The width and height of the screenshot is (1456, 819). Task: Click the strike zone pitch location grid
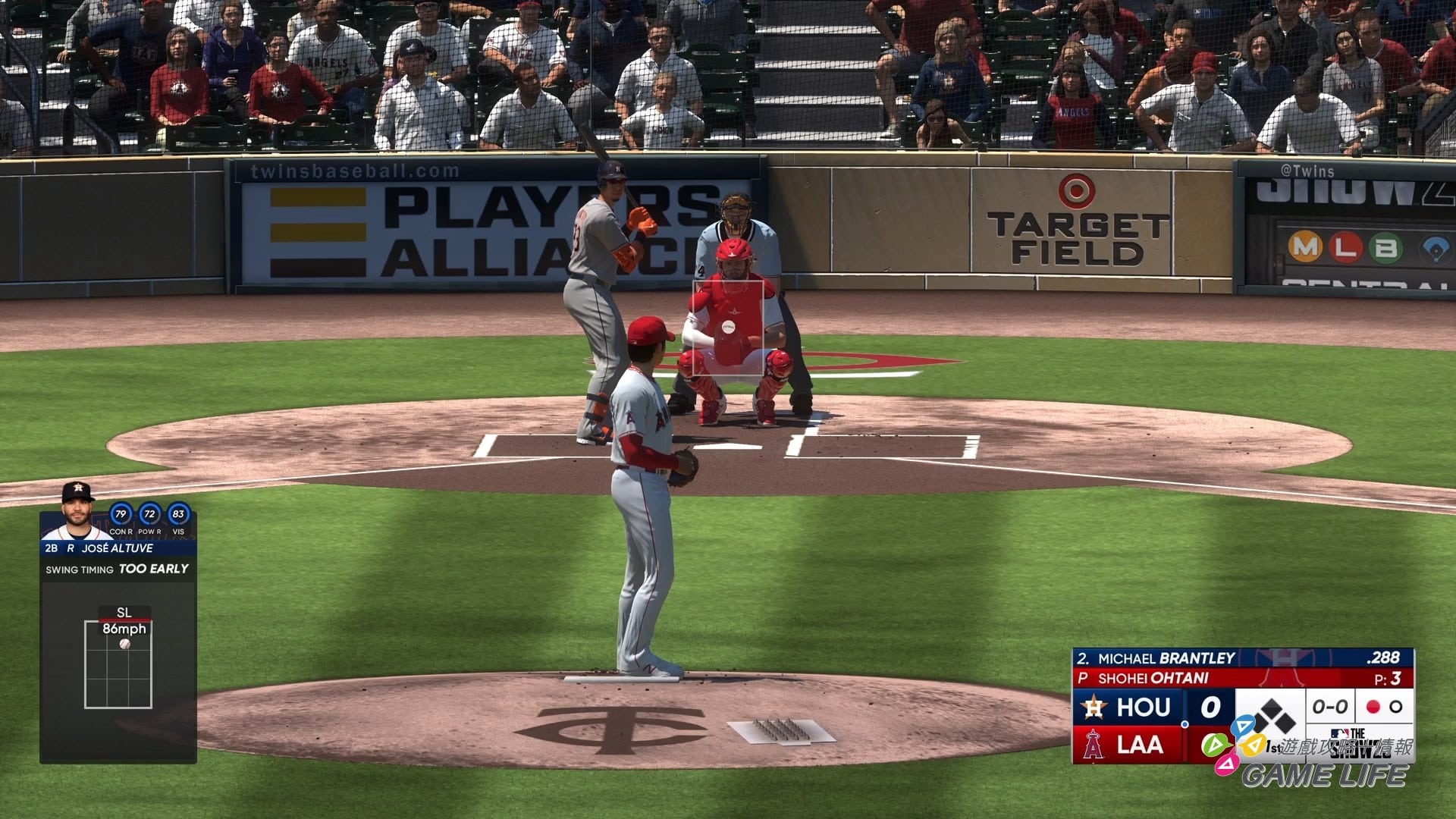coord(118,664)
